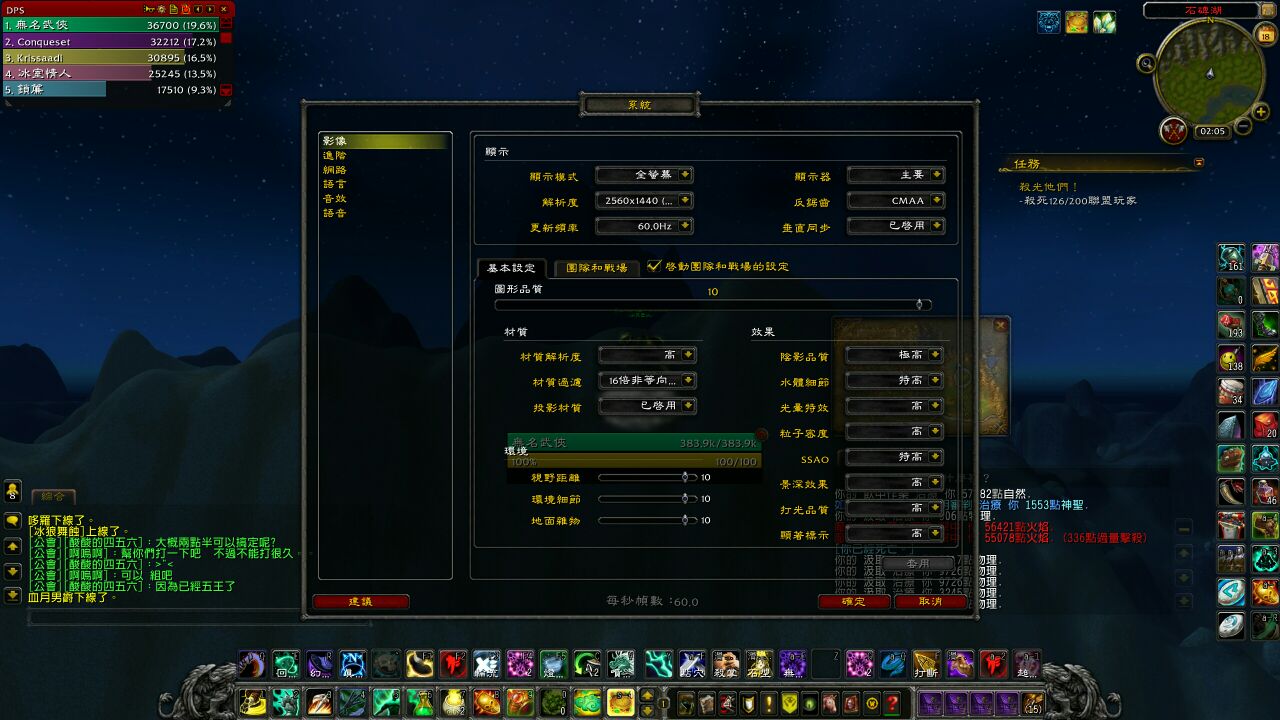The height and width of the screenshot is (720, 1280).
Task: Switch to the 團隊和戰場 settings tab
Action: point(599,268)
